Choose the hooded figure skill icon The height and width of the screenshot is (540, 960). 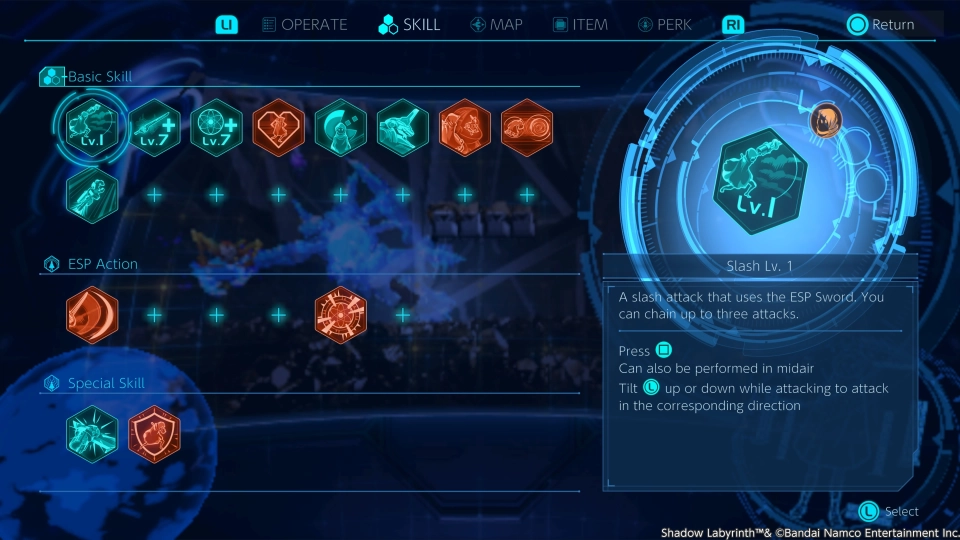[341, 127]
